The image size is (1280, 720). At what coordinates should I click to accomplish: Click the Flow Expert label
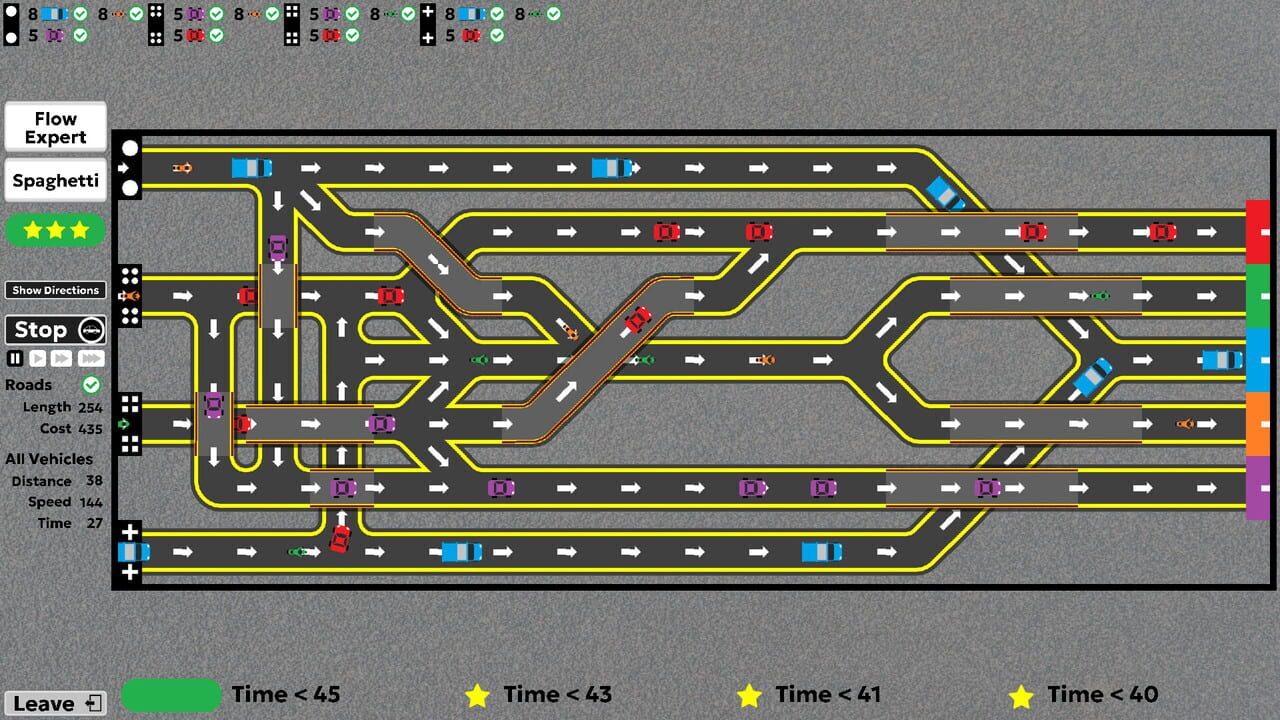click(x=55, y=127)
